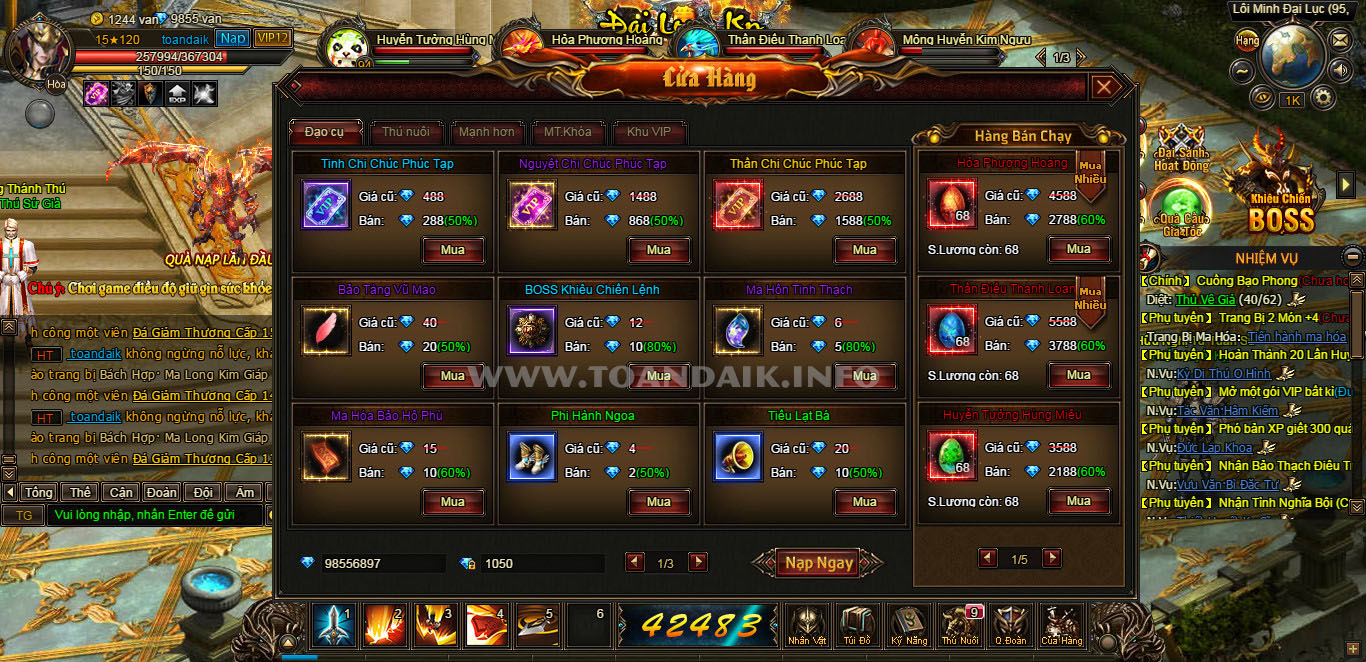Open the Mạnh hơn shop tab
This screenshot has width=1366, height=662.
[487, 132]
